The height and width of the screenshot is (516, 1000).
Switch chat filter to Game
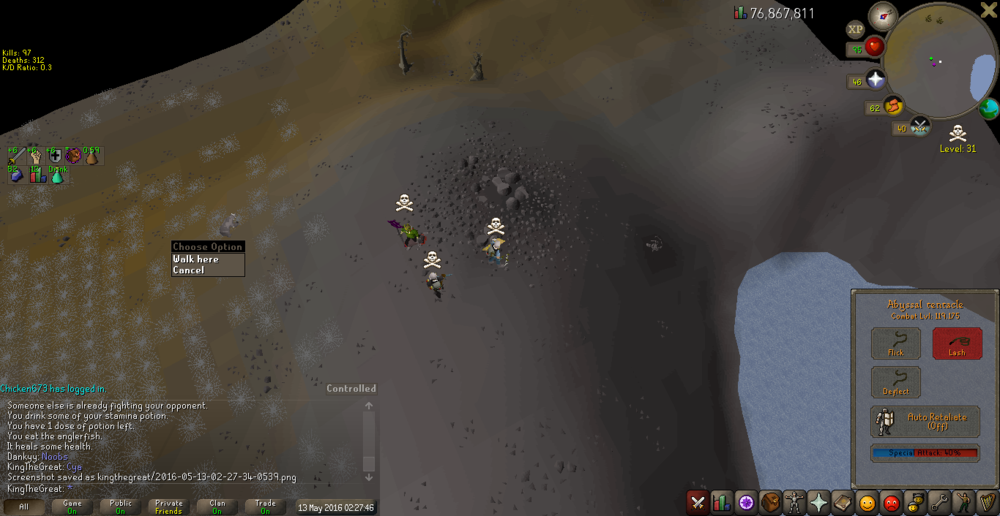pos(72,506)
